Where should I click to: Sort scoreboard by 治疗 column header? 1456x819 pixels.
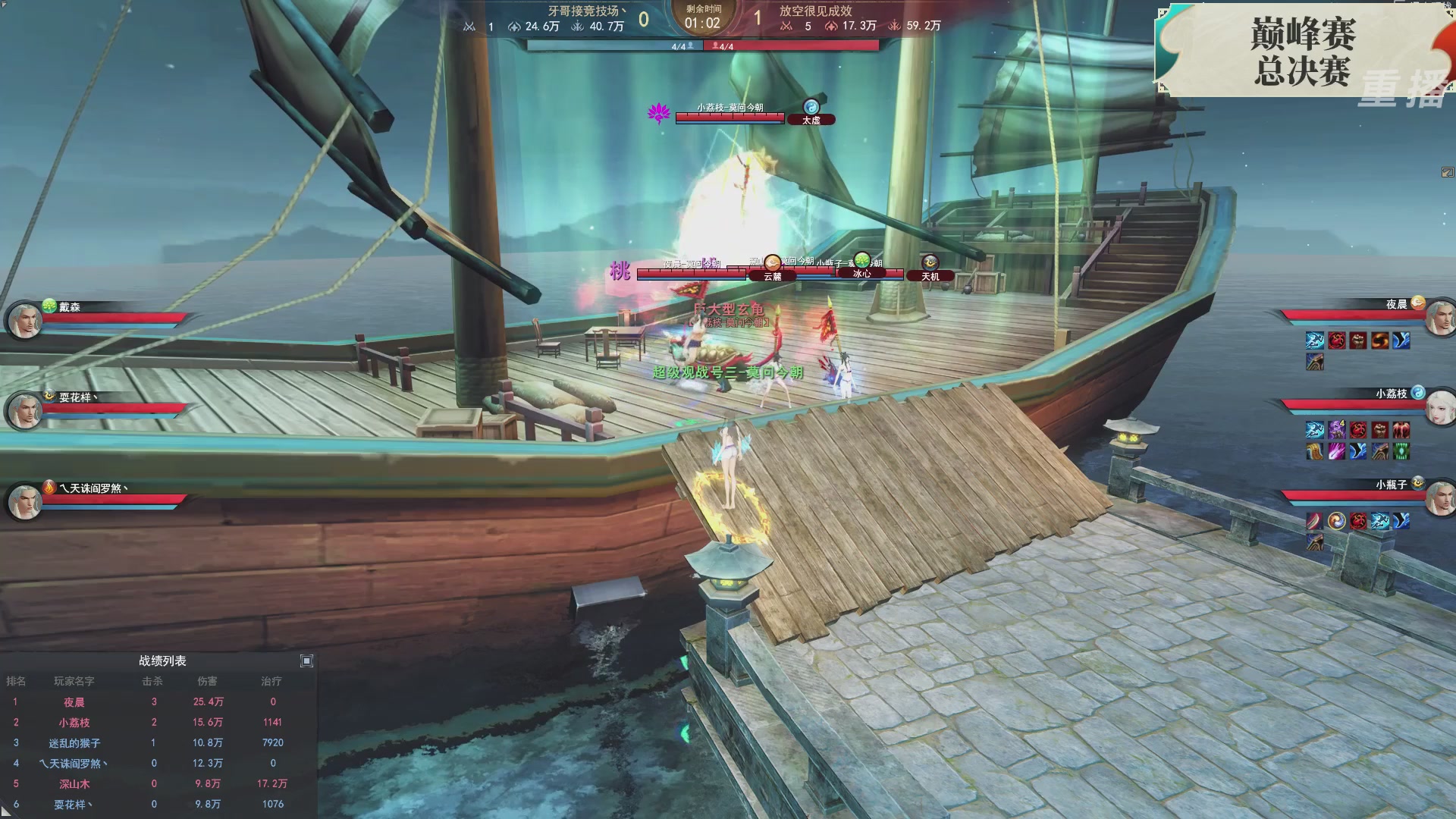pyautogui.click(x=271, y=681)
